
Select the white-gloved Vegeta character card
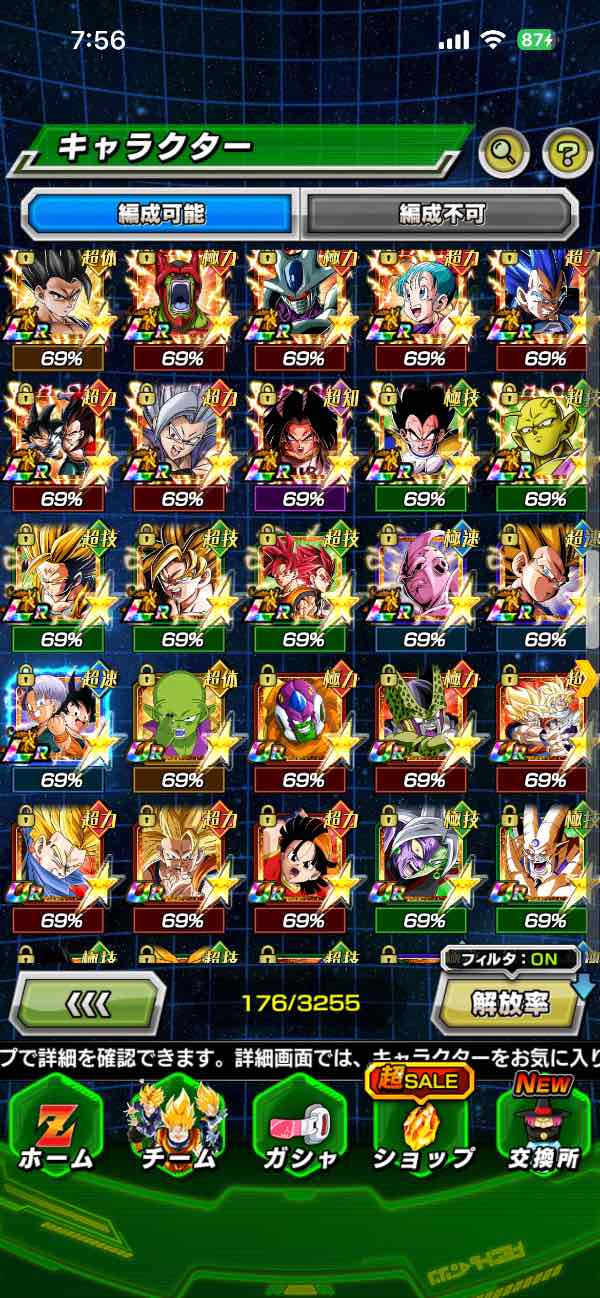pyautogui.click(x=424, y=440)
